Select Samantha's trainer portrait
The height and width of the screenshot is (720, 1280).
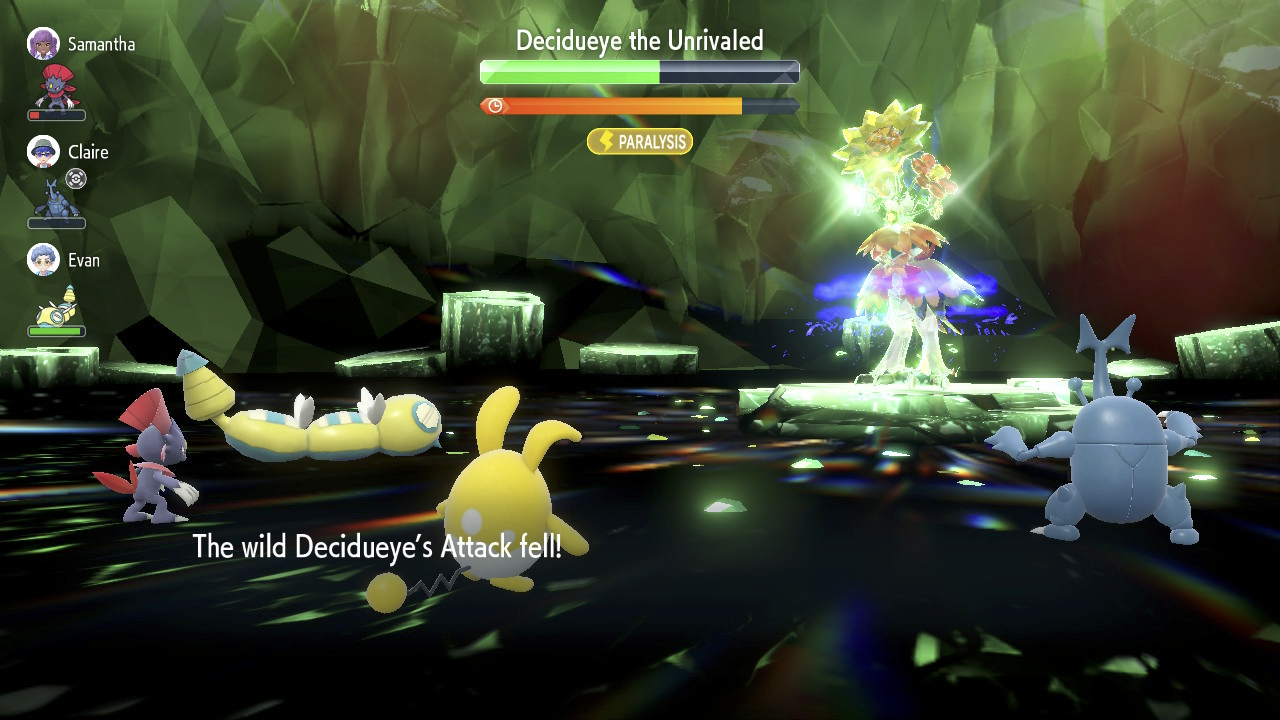click(43, 43)
